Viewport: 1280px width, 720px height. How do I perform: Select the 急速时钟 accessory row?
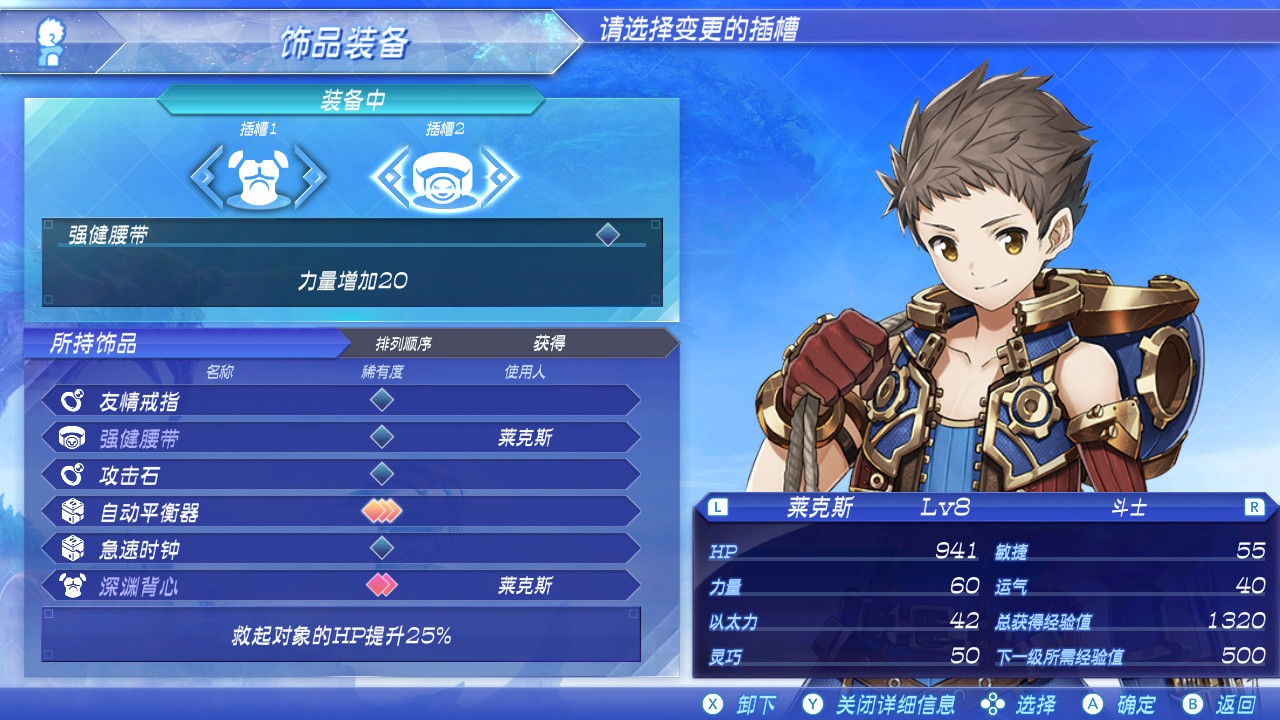[x=340, y=549]
